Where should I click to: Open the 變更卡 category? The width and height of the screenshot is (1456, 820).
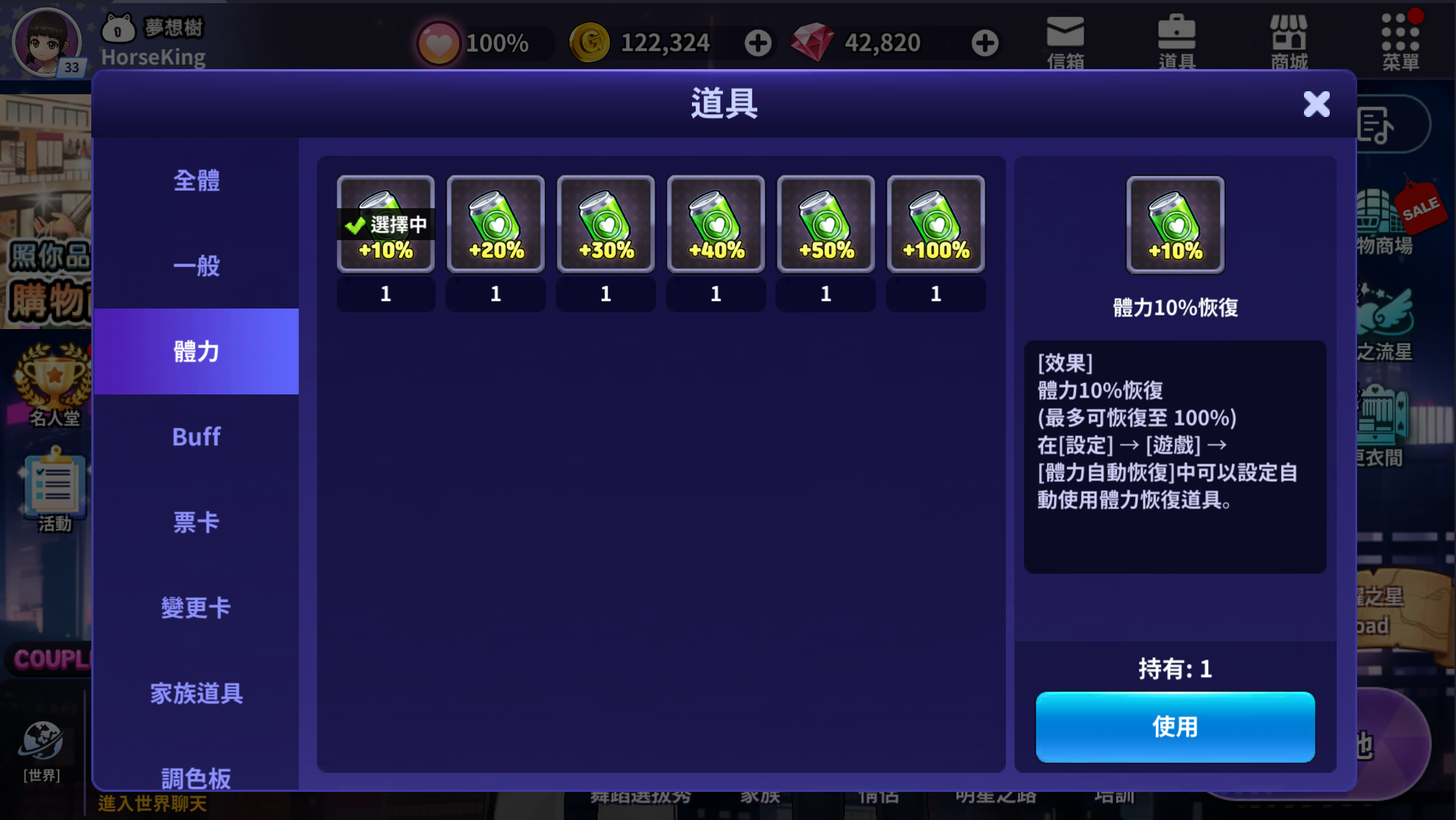196,608
